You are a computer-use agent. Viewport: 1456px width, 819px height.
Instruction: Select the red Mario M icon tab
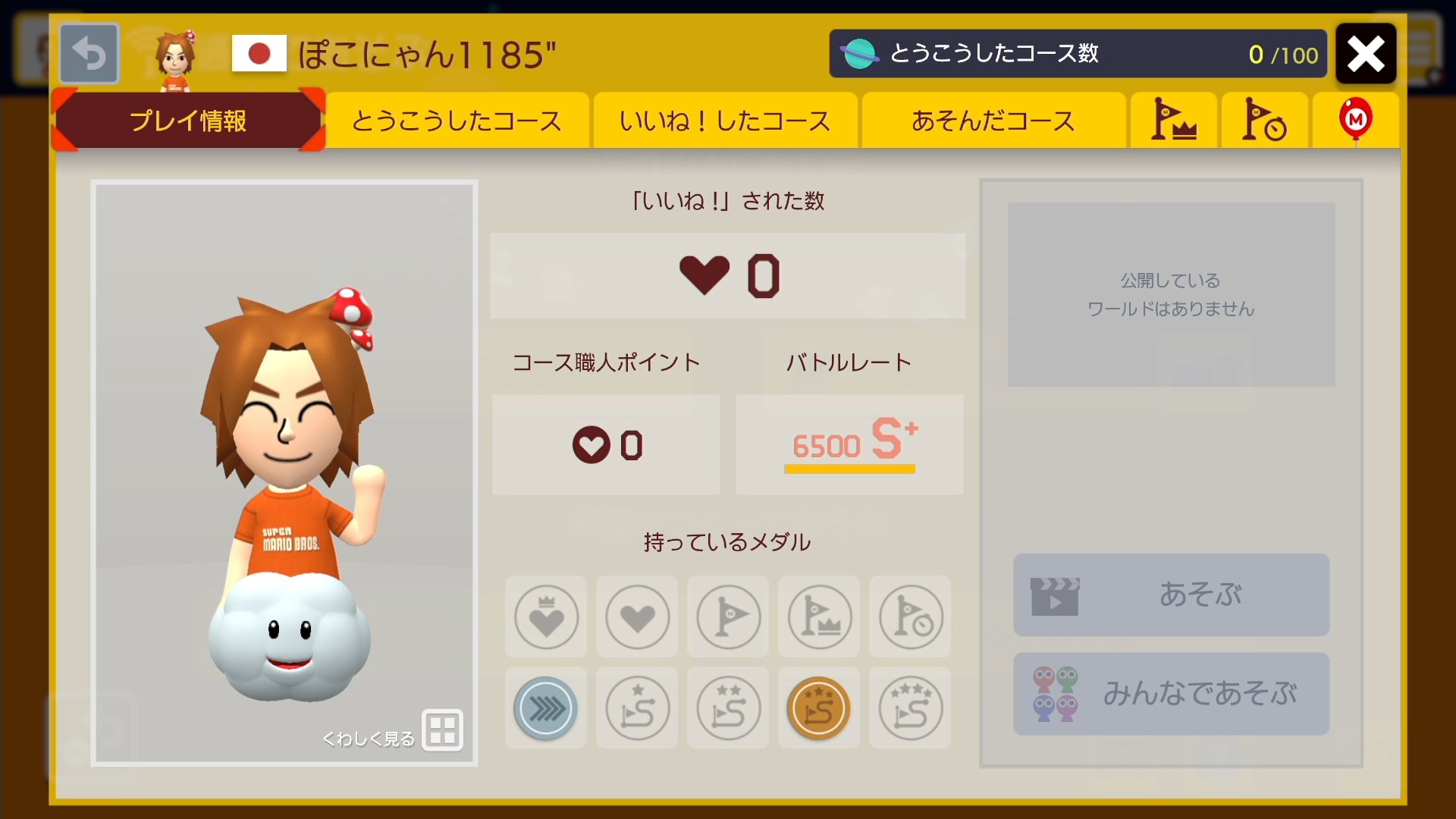click(x=1357, y=120)
